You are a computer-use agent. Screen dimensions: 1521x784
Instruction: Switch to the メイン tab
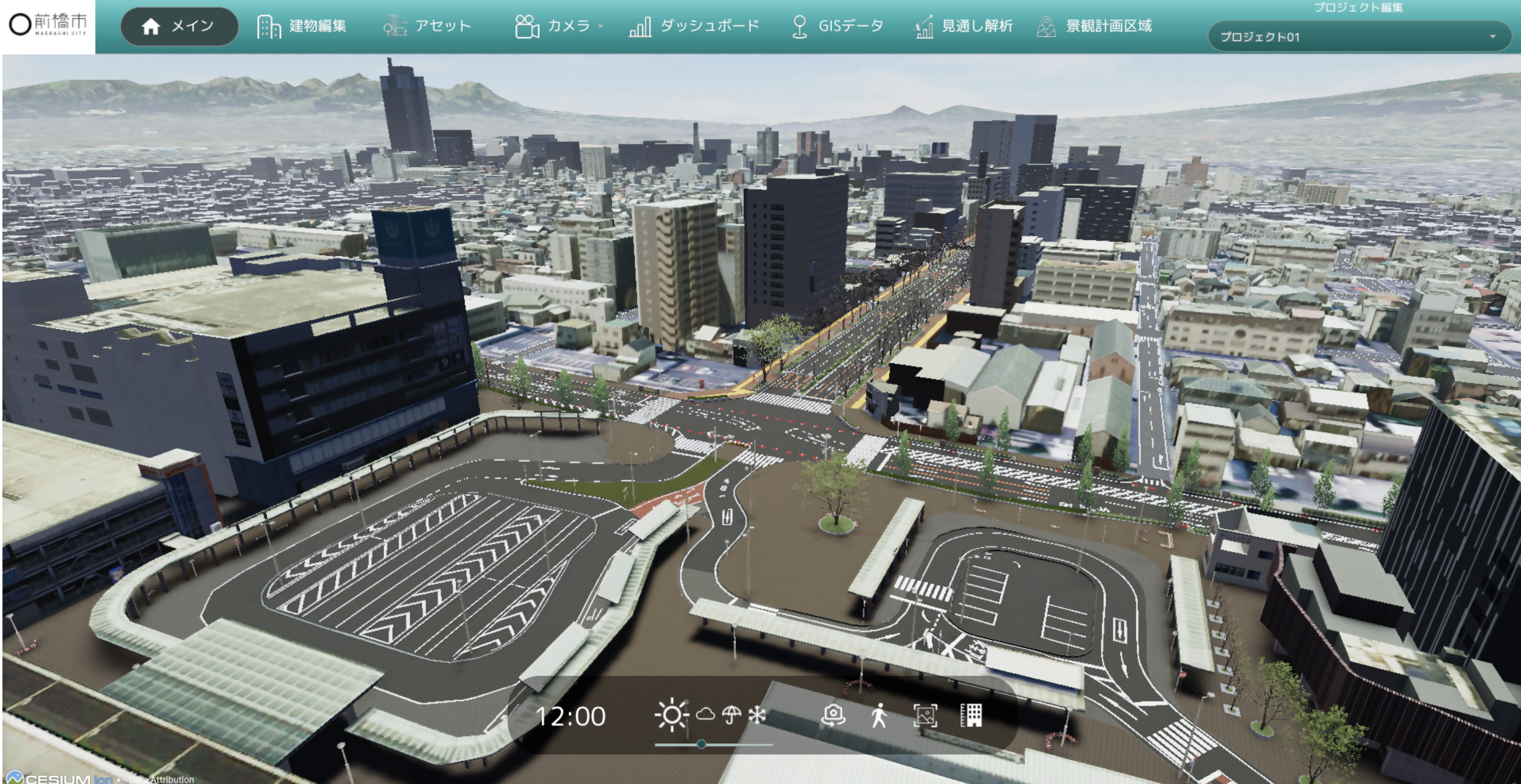point(179,26)
